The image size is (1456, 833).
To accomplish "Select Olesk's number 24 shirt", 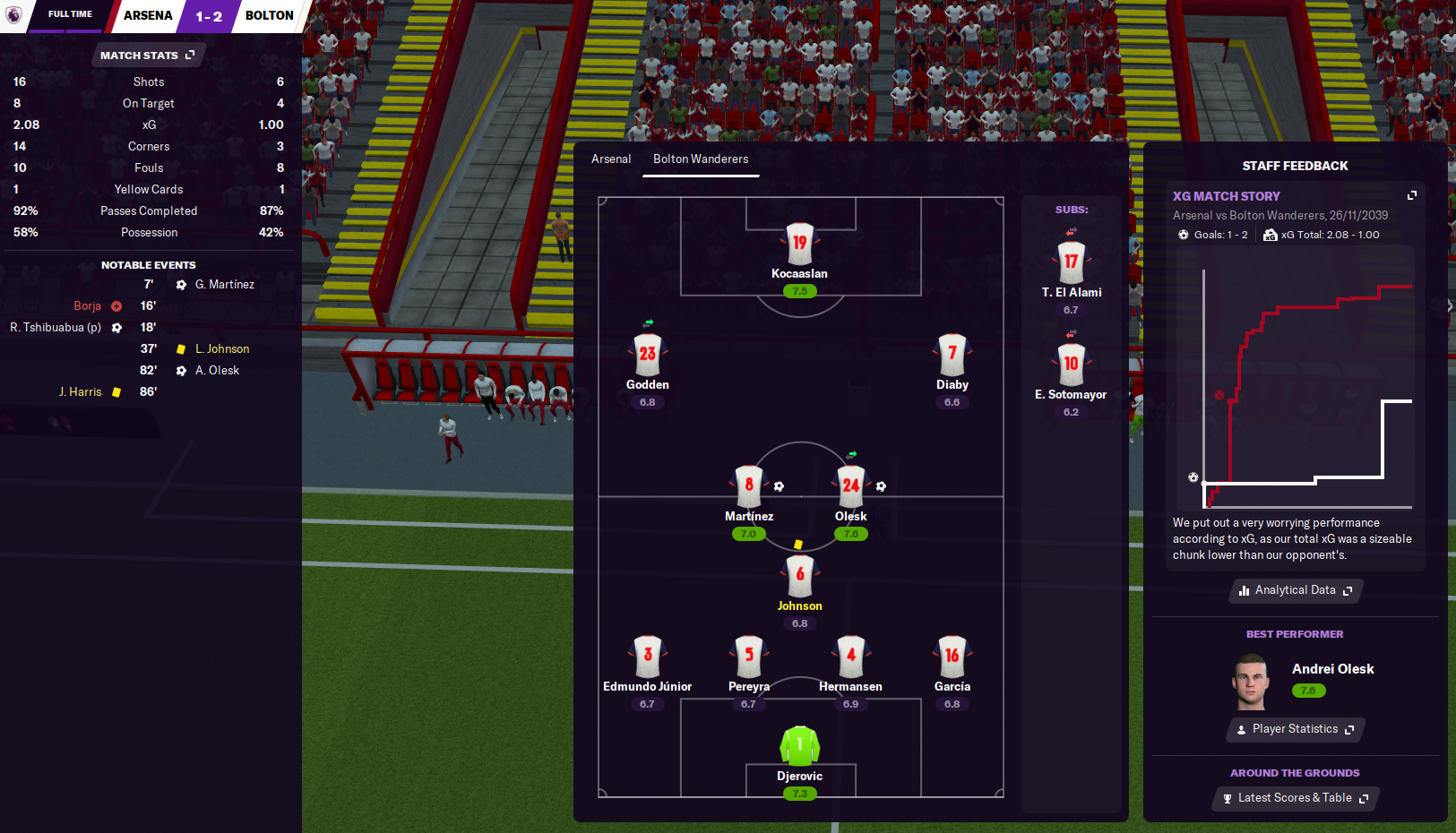I will [x=850, y=486].
